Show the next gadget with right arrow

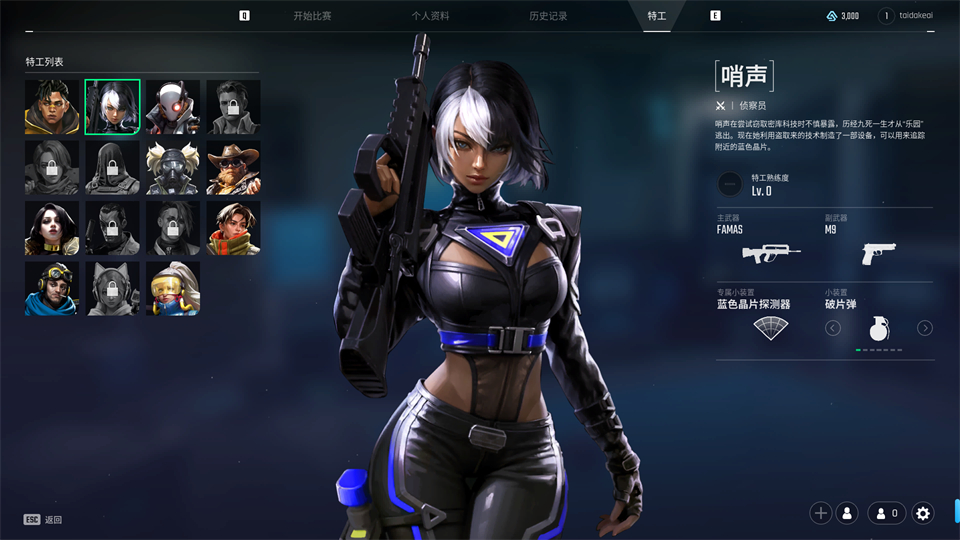(x=925, y=328)
